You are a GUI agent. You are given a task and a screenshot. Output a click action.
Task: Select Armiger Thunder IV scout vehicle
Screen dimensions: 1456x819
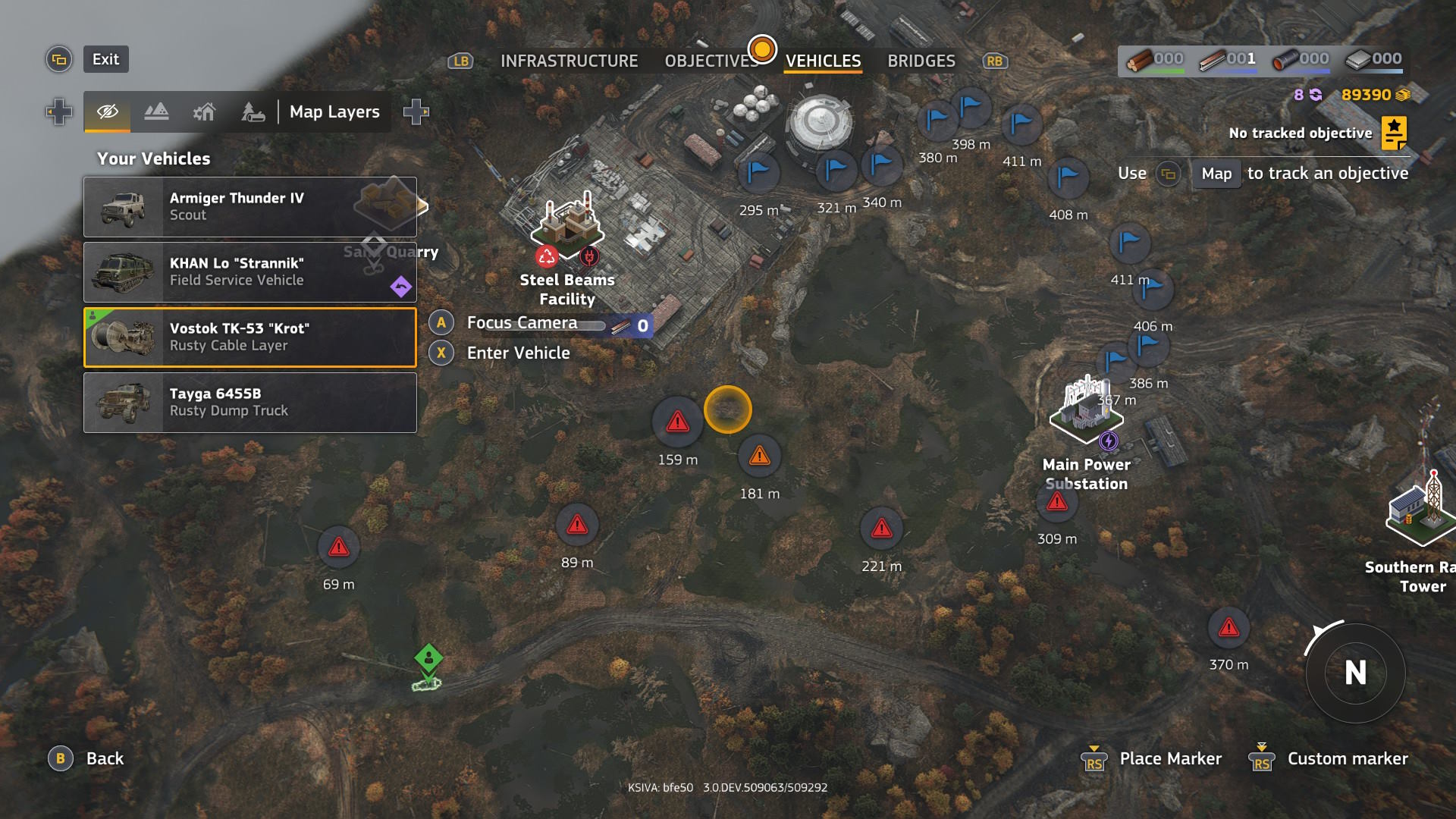250,207
